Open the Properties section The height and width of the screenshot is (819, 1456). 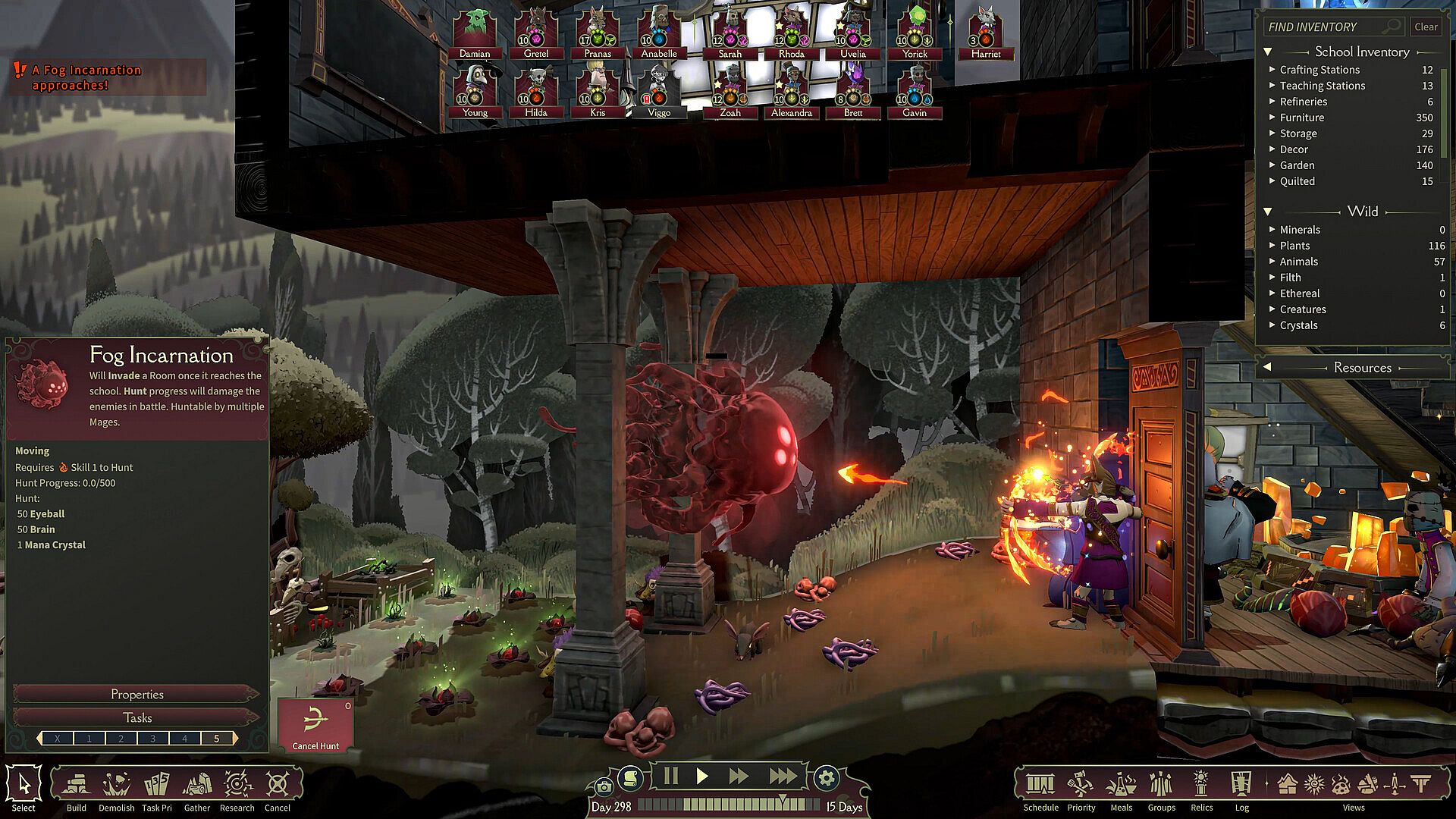pos(136,694)
